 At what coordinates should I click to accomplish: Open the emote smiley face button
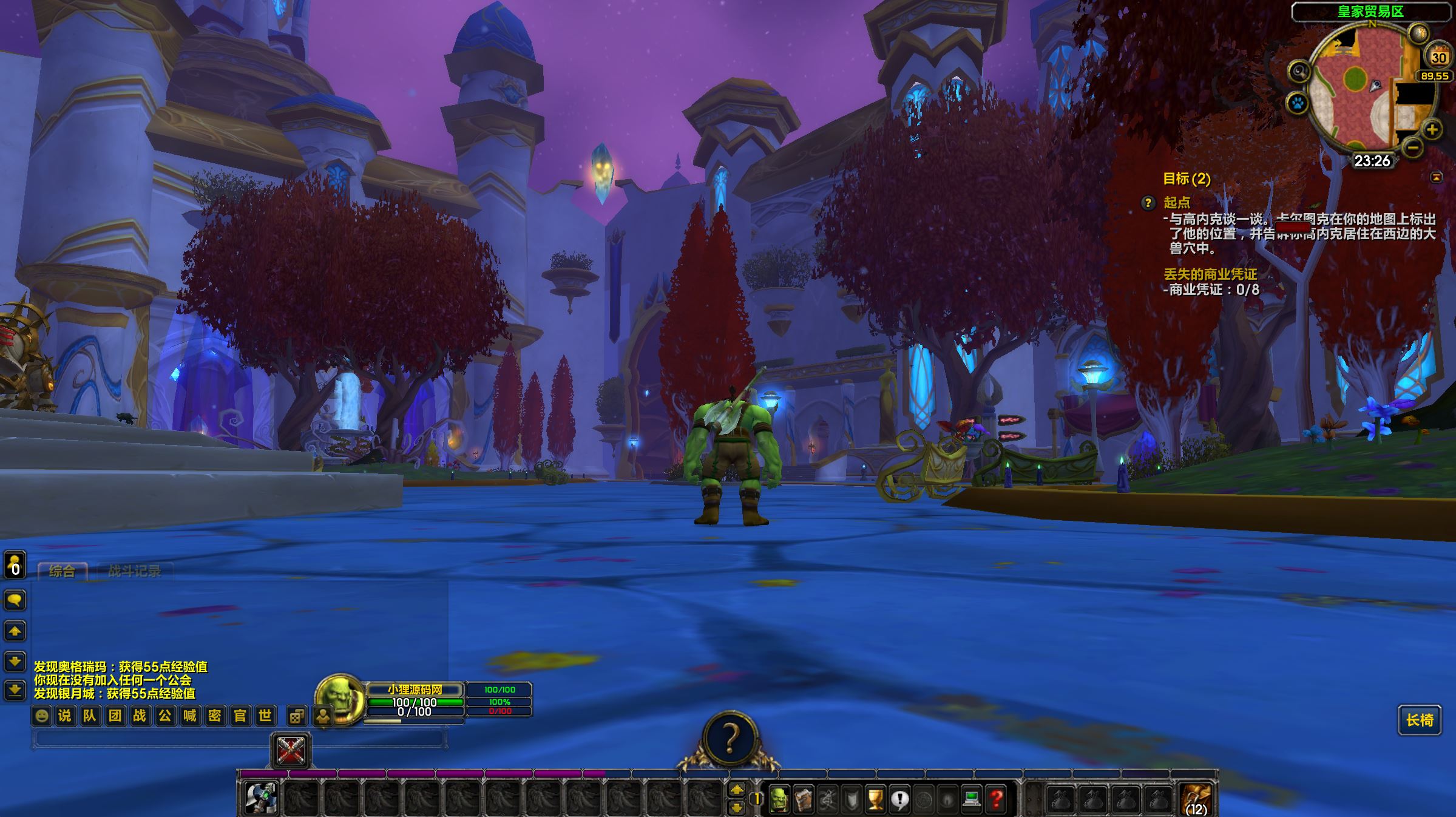click(x=41, y=716)
